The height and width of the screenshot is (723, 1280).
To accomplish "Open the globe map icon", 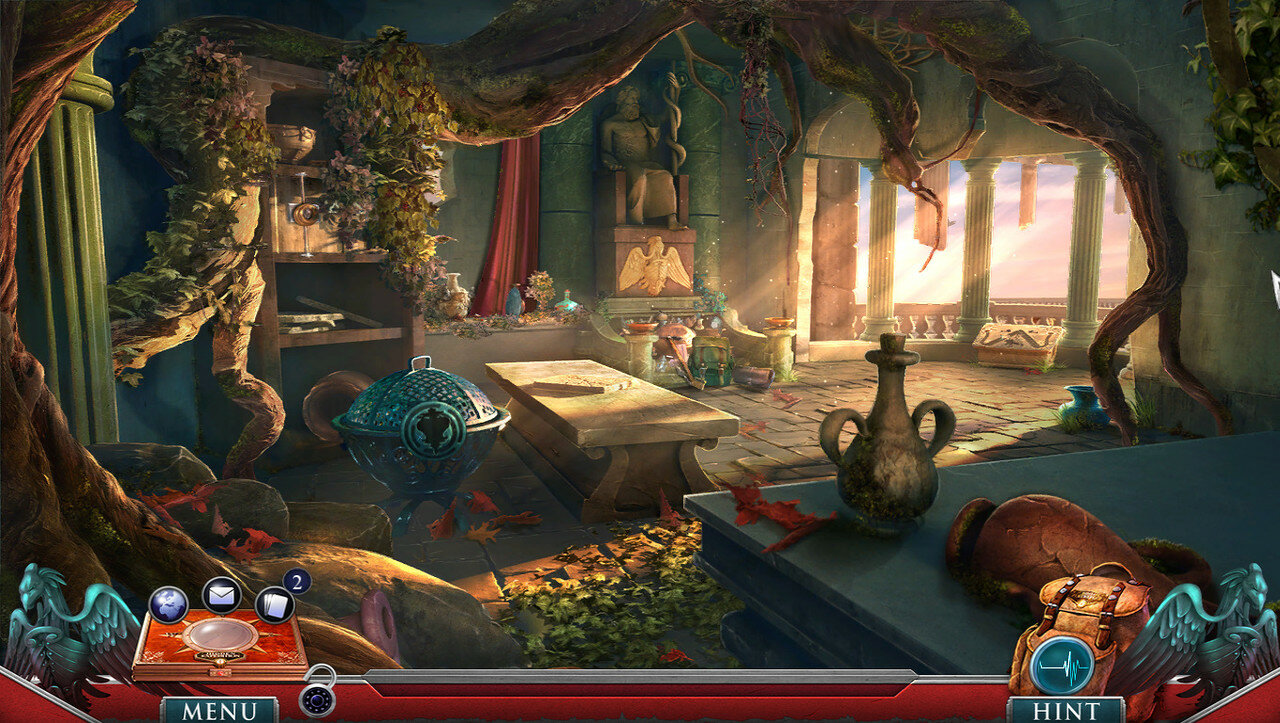I will (x=169, y=604).
